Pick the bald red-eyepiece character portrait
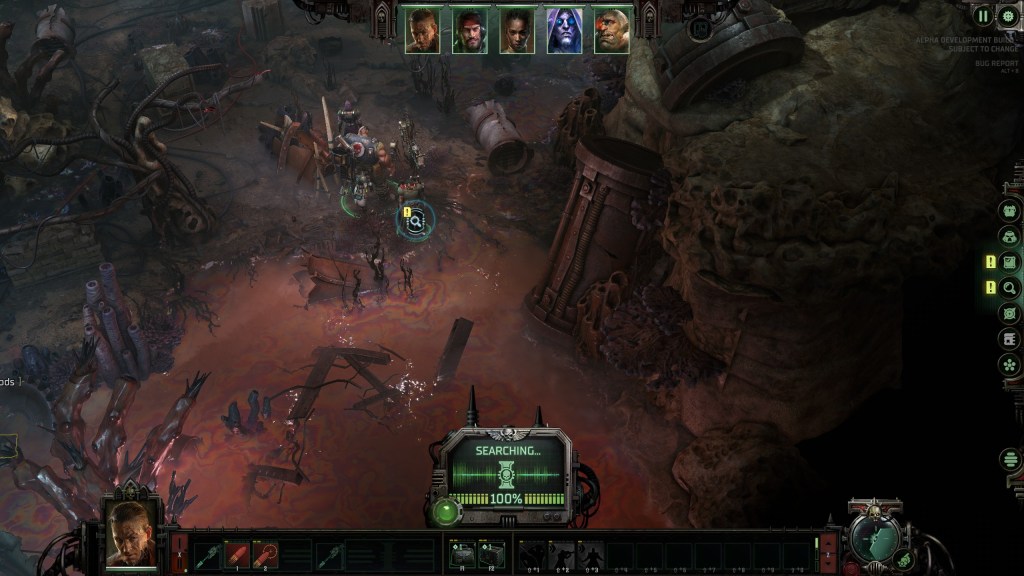This screenshot has height=576, width=1024. tap(611, 31)
